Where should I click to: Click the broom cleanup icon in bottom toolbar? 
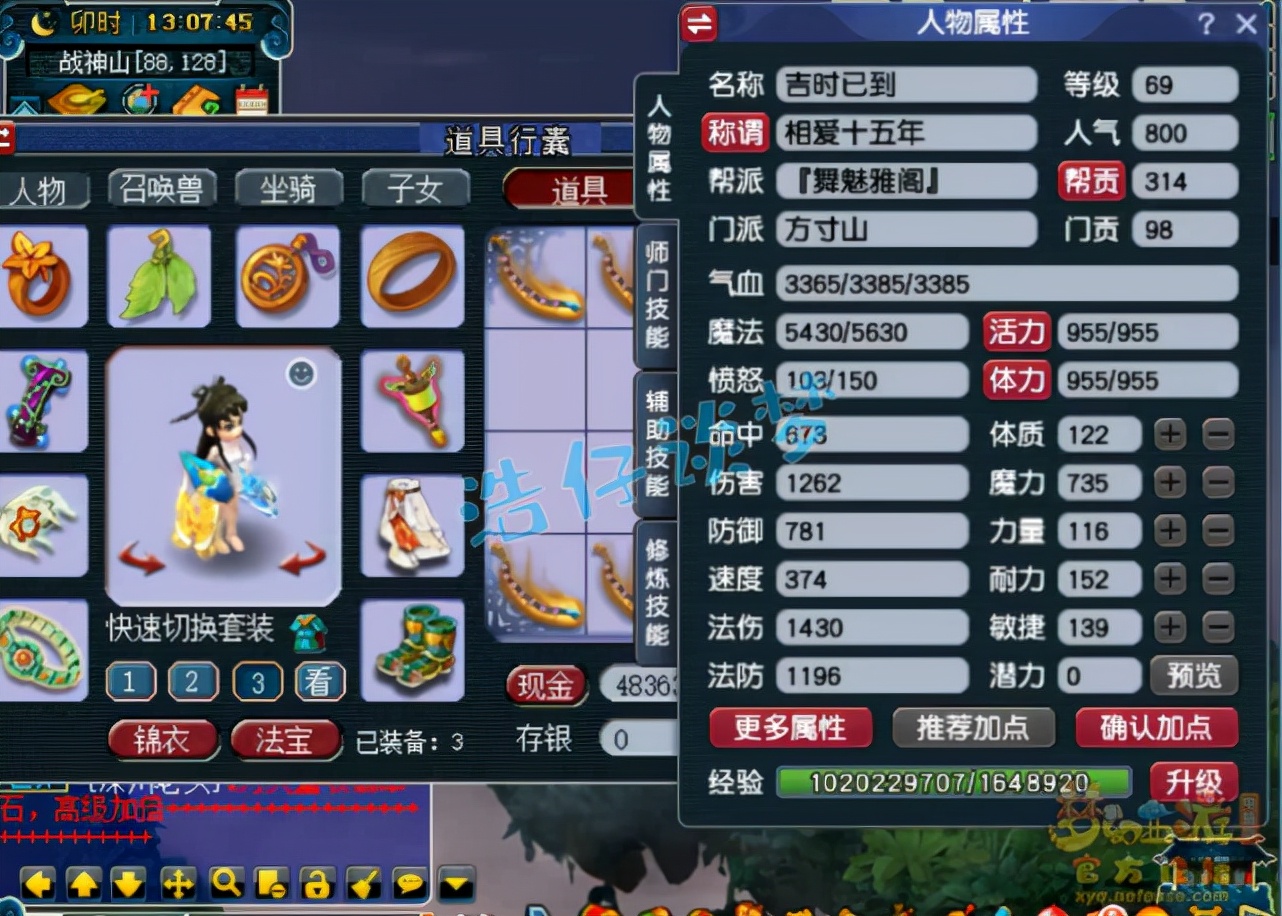360,884
